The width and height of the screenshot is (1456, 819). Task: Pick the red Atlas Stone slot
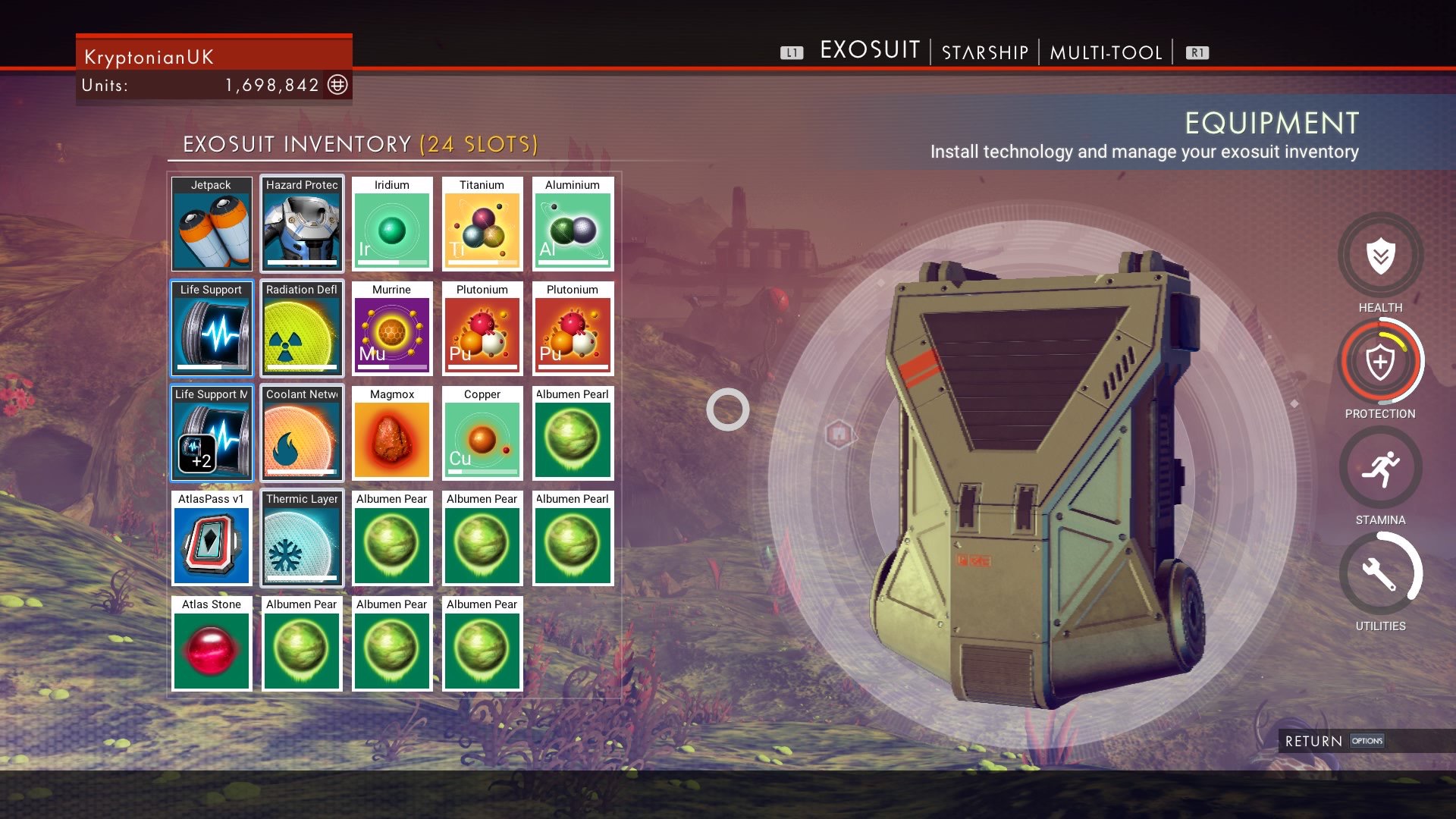click(212, 644)
